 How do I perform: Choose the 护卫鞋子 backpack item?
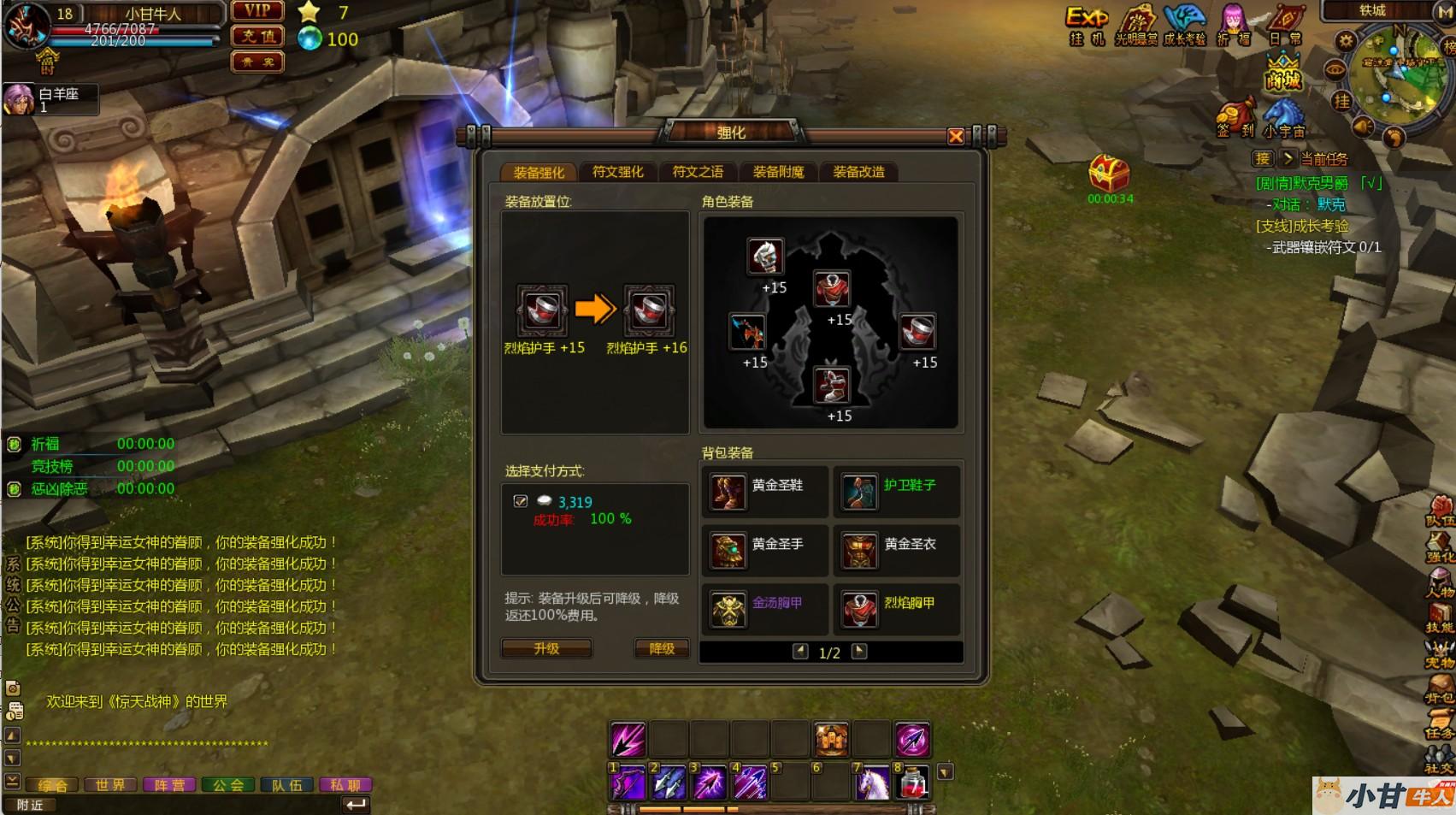coord(897,491)
